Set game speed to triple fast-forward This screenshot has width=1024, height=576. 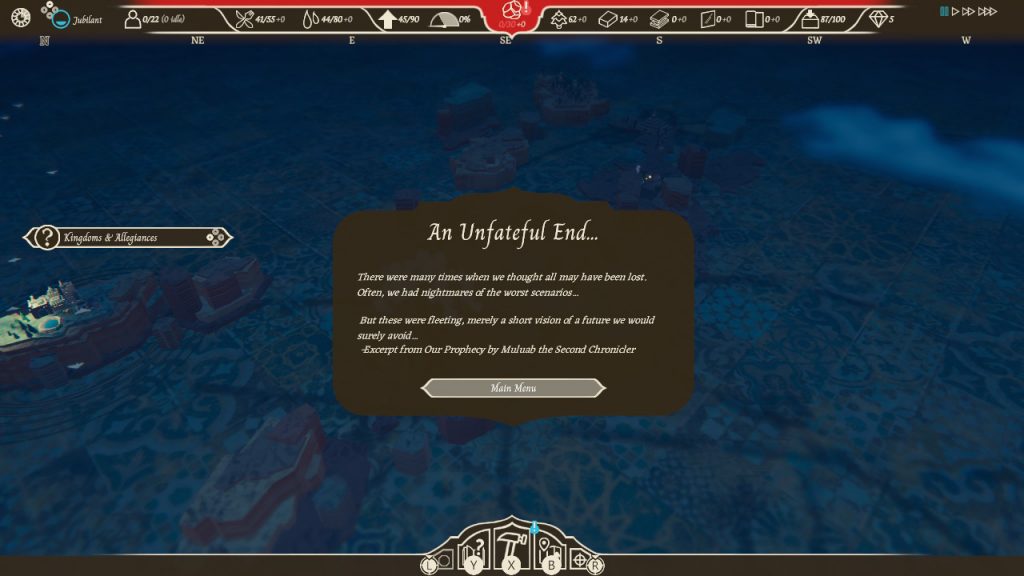(x=988, y=11)
